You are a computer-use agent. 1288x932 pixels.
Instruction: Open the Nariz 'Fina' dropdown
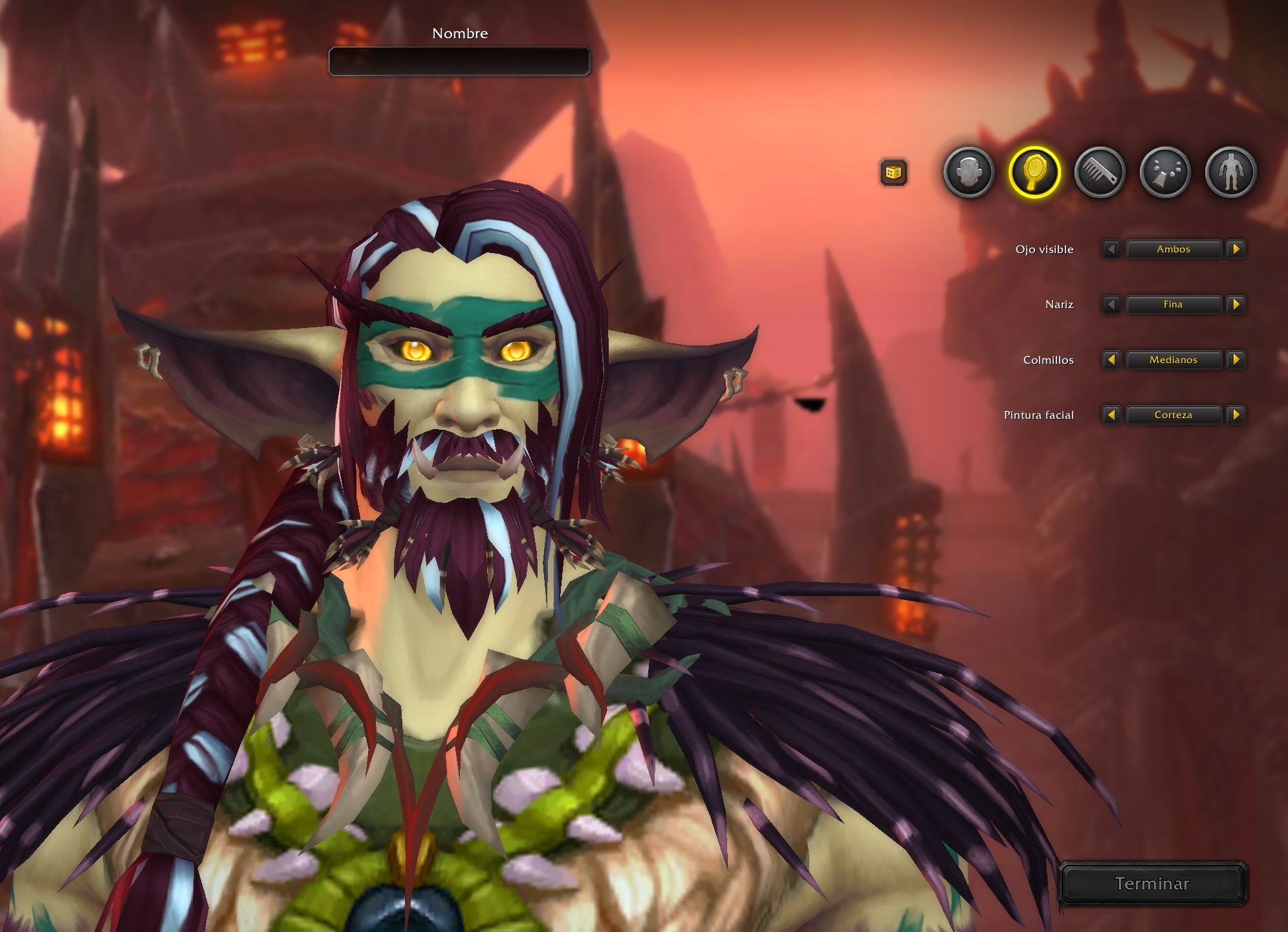[x=1173, y=304]
